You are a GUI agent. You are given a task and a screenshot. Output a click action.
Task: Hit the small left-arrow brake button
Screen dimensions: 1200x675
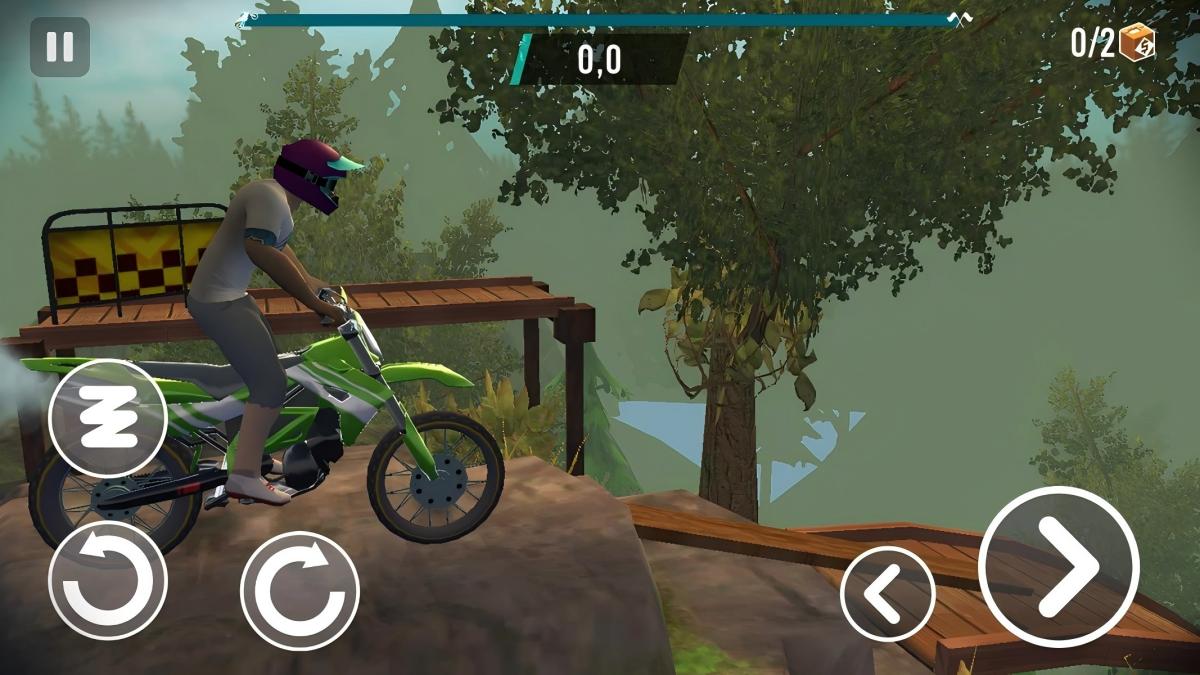coord(888,594)
